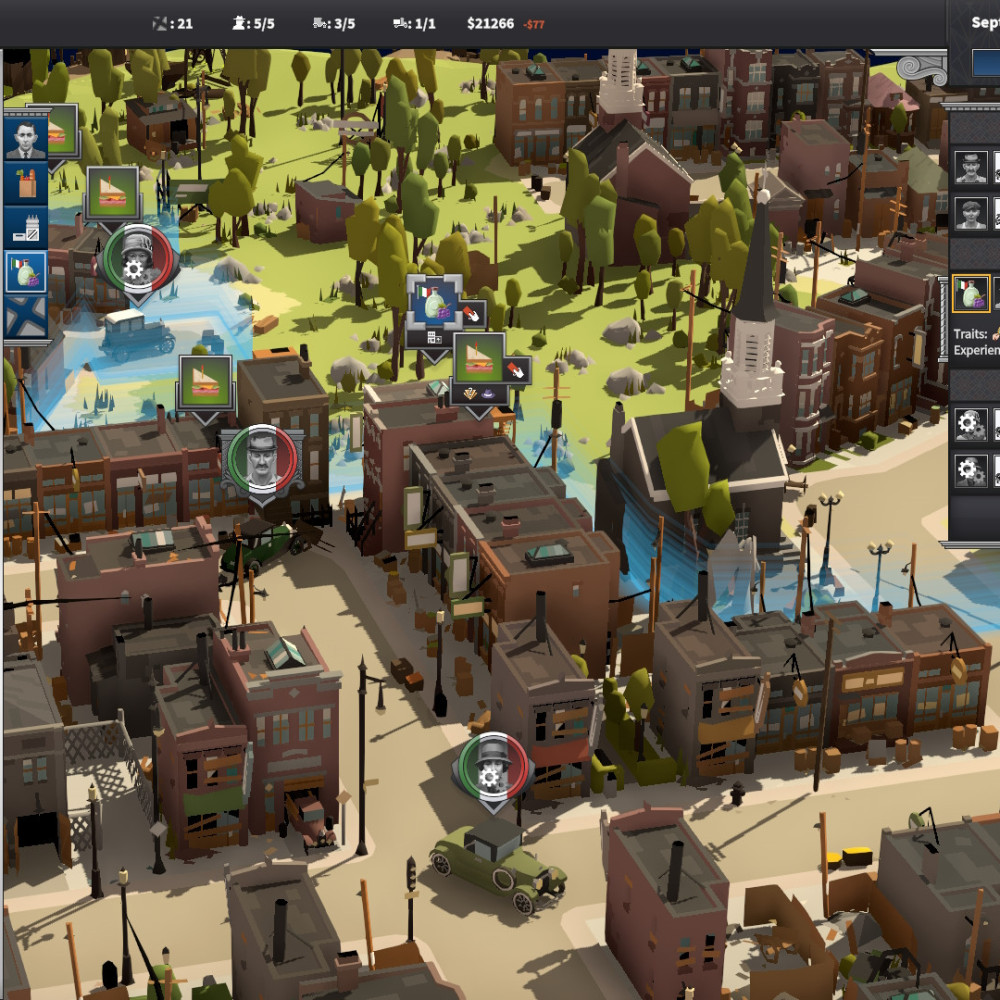
Task: Choose the bowler-hat man portrait in right panel
Action: tap(970, 167)
